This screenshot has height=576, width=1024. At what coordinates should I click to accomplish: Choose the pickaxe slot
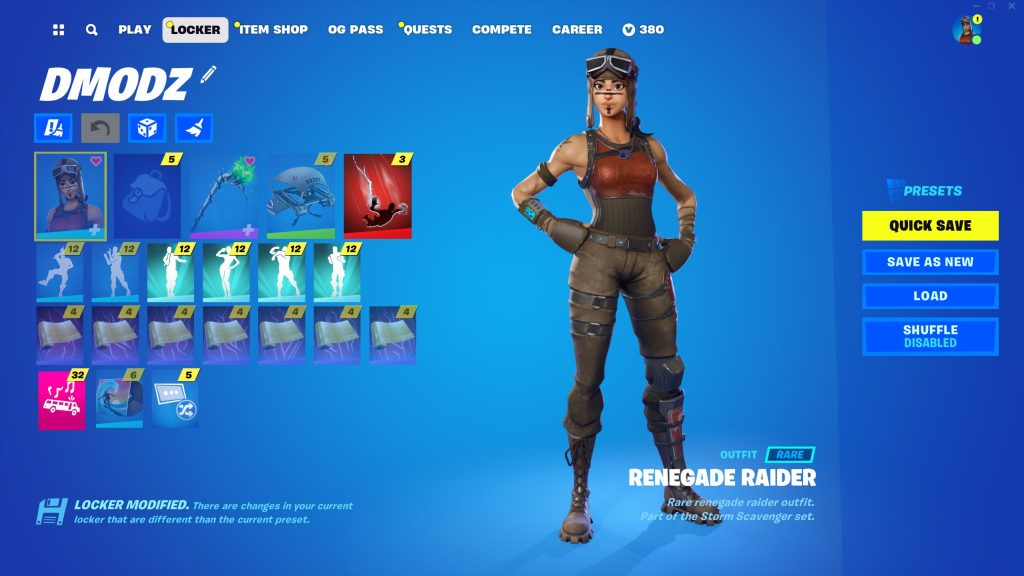coord(223,196)
